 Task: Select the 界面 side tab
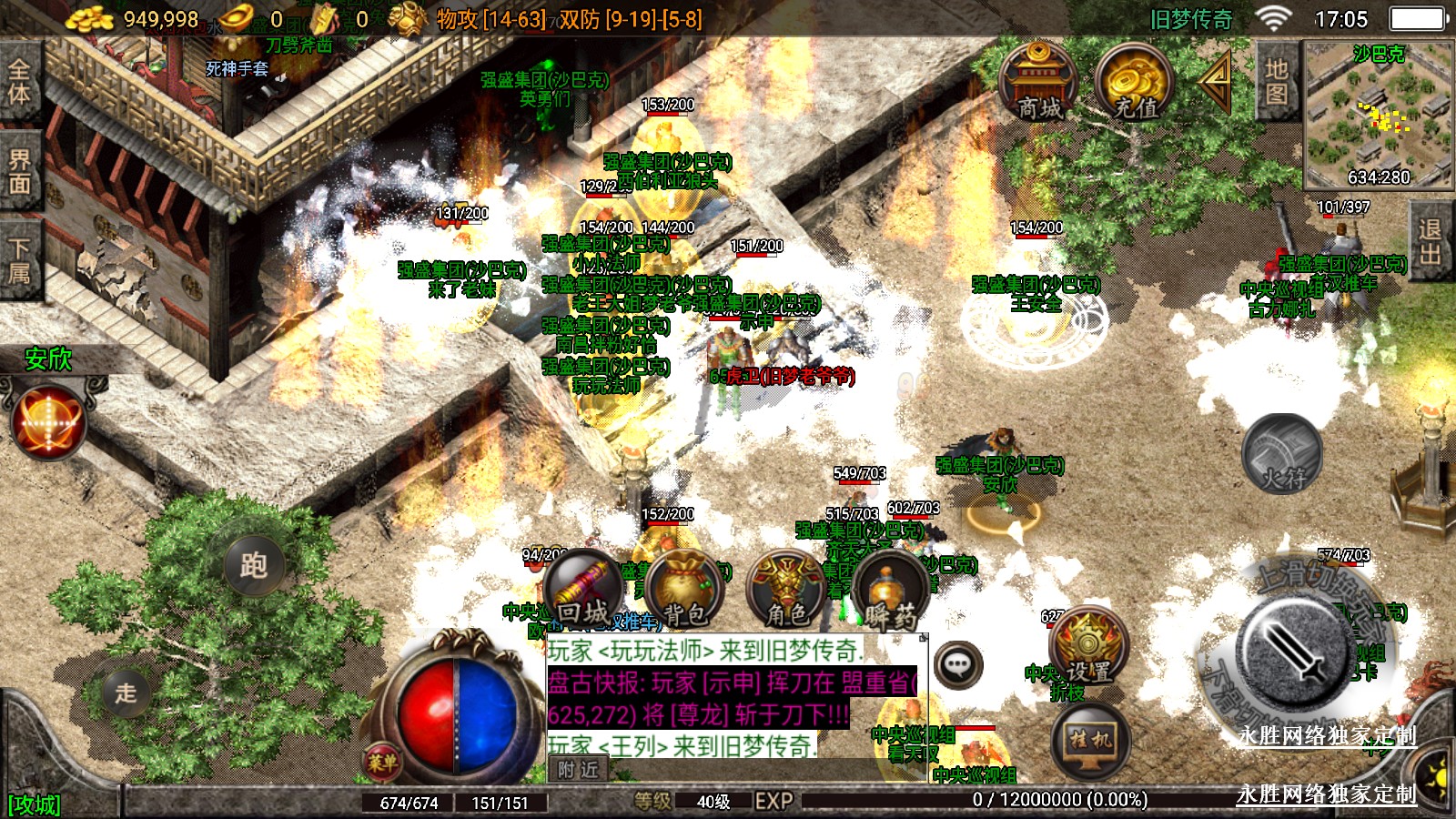(x=19, y=171)
